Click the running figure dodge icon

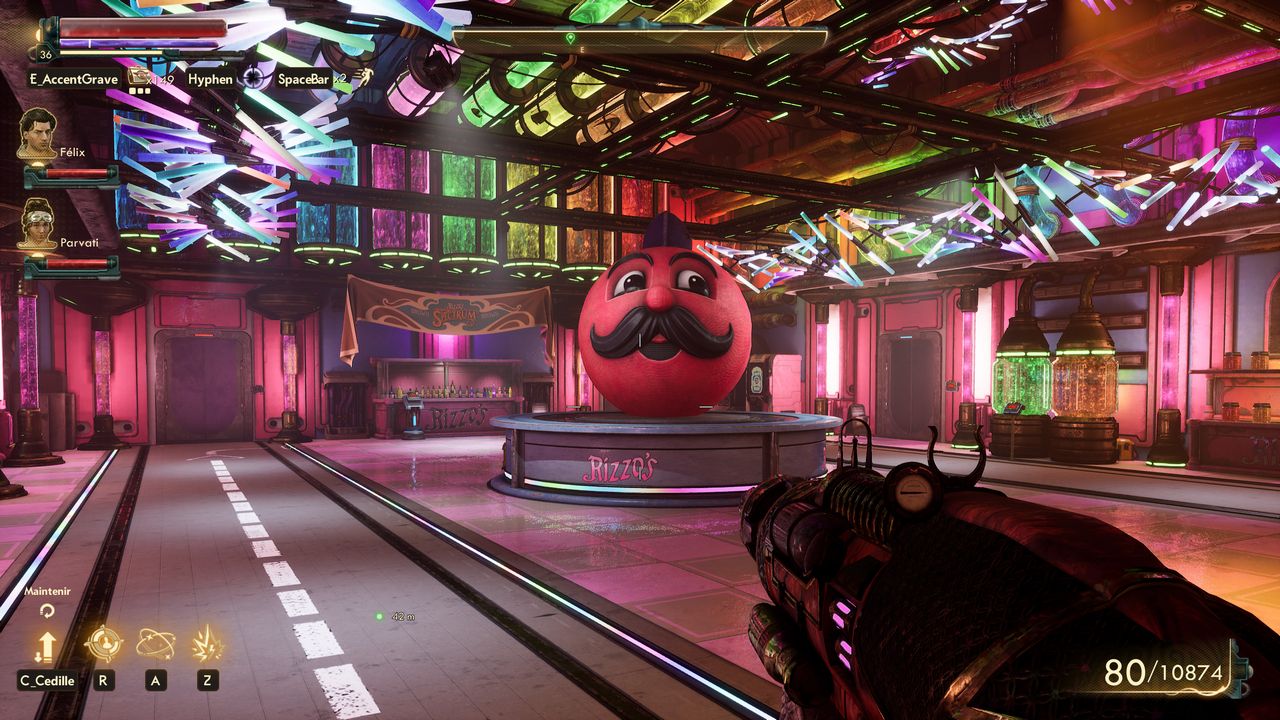[366, 76]
